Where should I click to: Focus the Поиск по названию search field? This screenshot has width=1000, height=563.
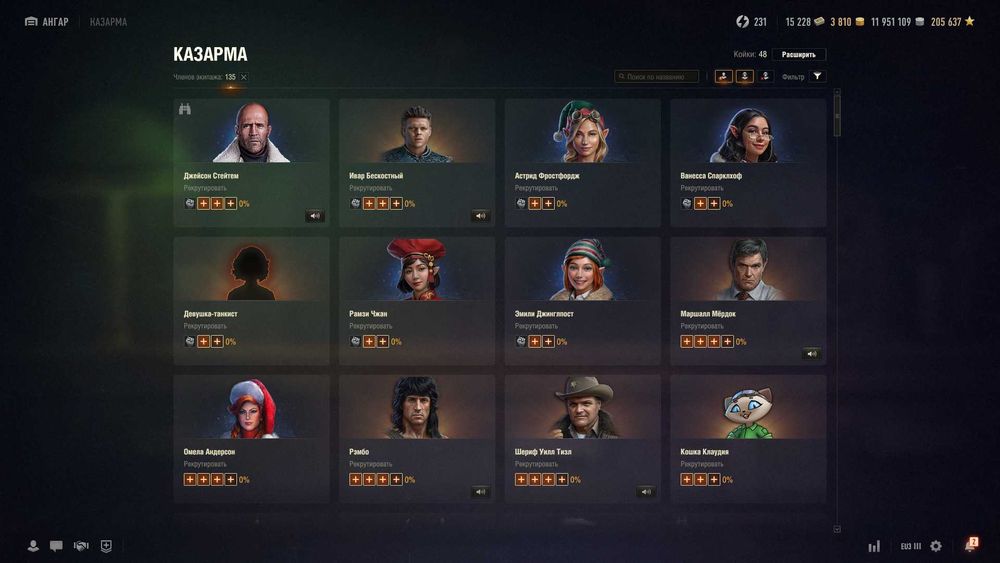click(x=657, y=76)
